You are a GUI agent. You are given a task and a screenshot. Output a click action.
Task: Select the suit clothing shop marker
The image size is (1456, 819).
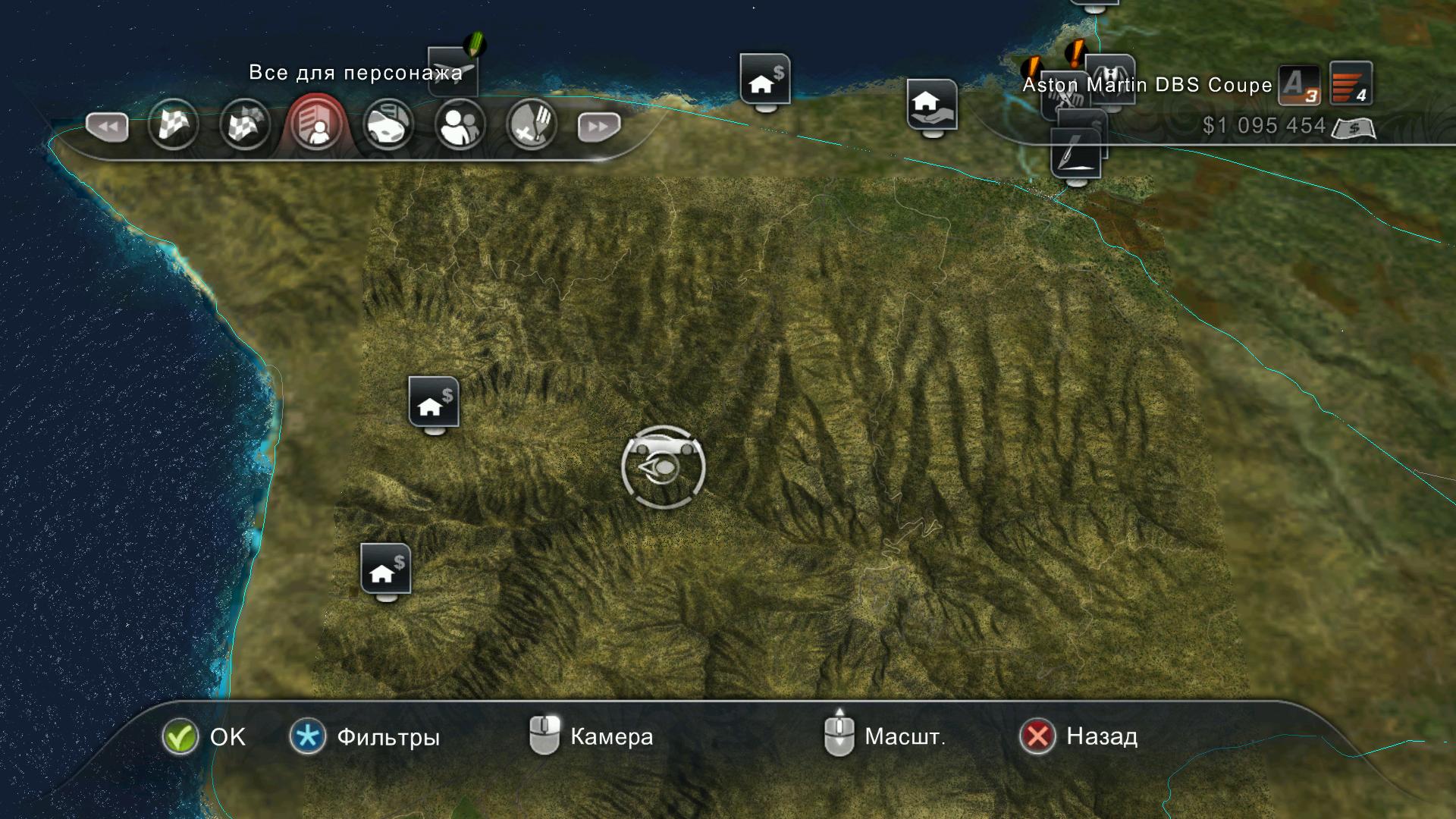(1111, 74)
